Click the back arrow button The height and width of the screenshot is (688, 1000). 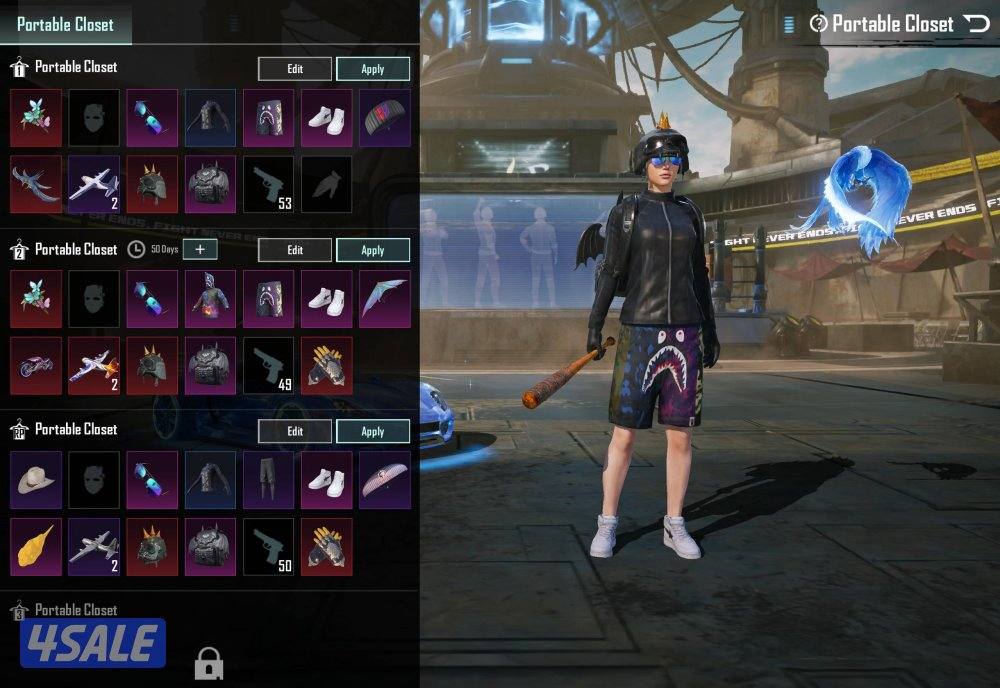(x=975, y=23)
